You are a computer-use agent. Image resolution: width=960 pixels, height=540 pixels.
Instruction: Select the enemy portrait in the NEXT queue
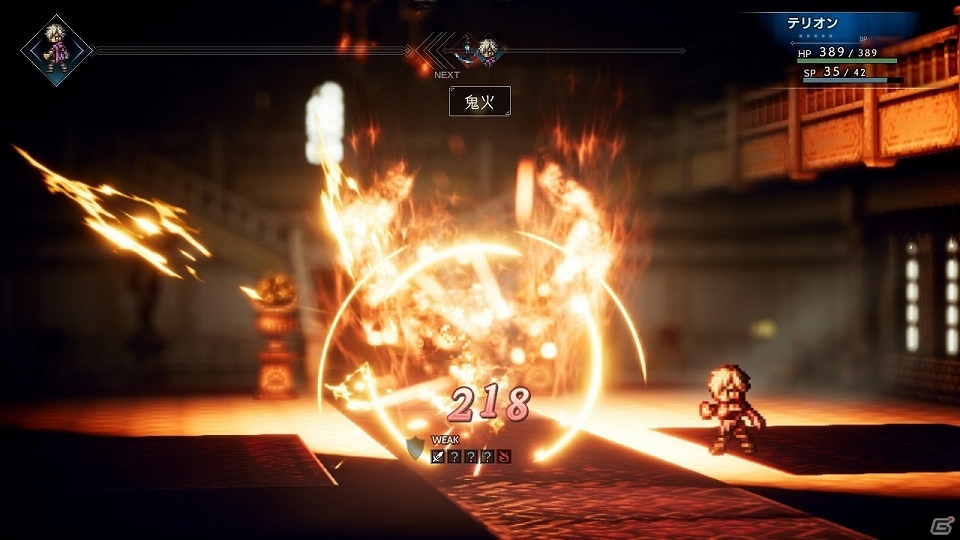point(466,48)
